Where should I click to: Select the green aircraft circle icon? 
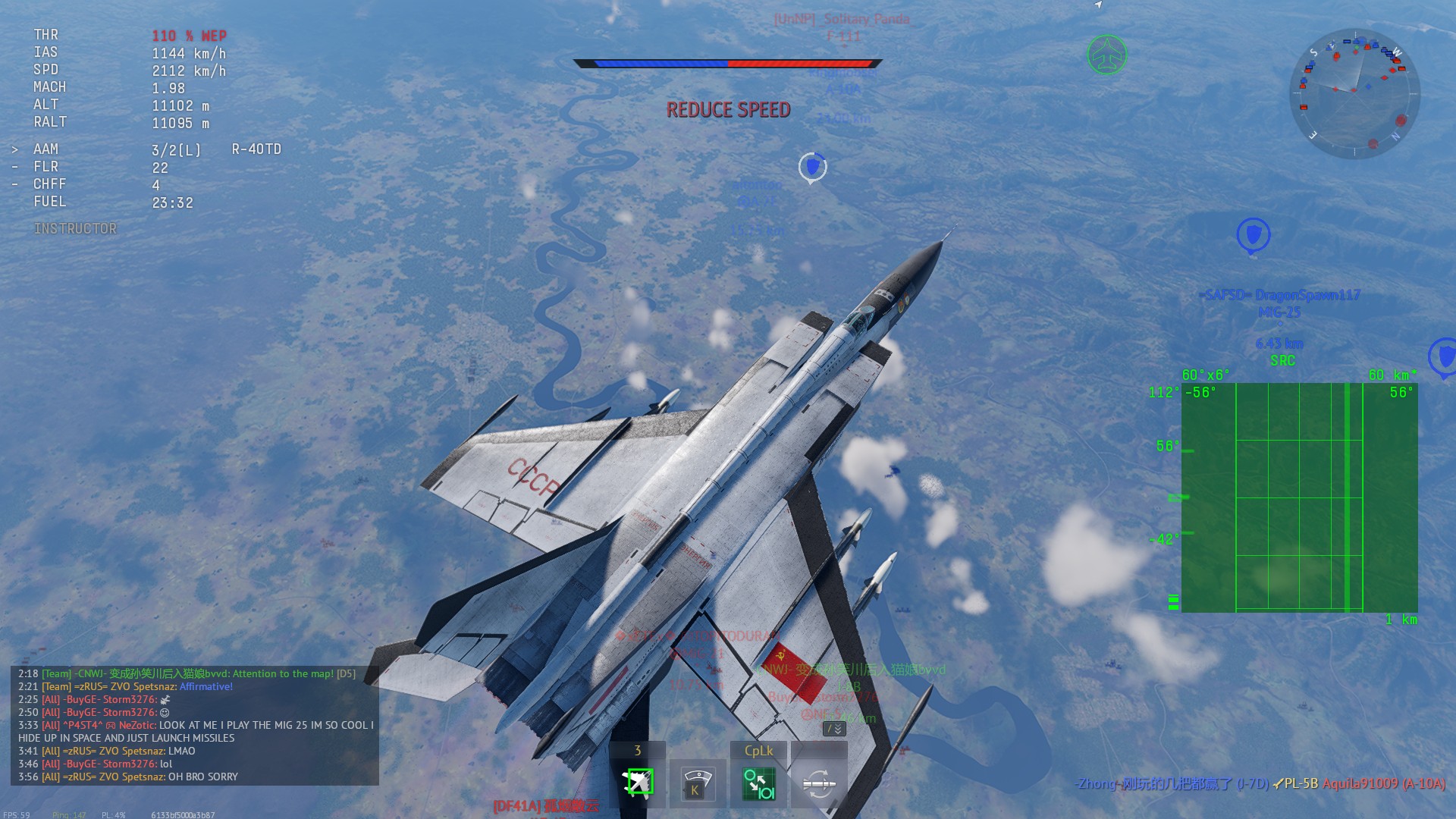click(x=1107, y=55)
